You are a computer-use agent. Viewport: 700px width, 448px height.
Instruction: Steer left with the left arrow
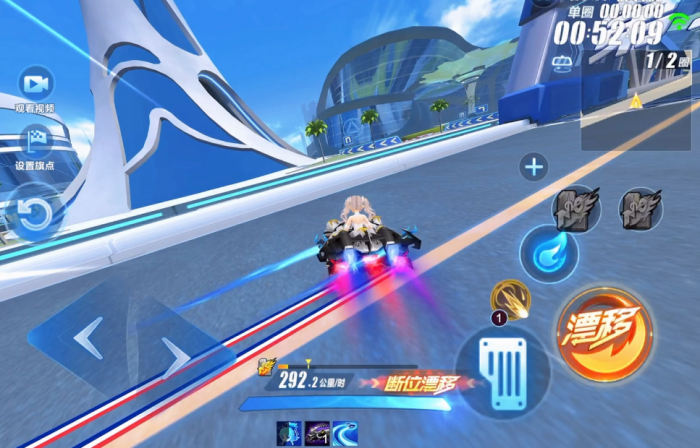click(87, 336)
